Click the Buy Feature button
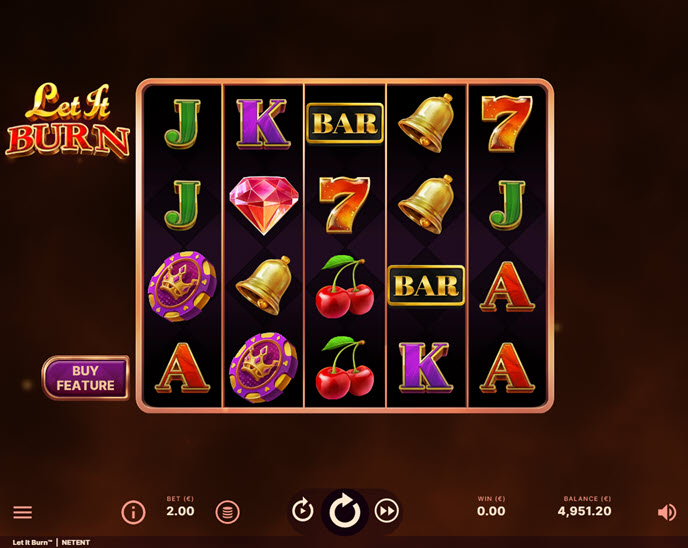This screenshot has height=548, width=688. [x=85, y=378]
